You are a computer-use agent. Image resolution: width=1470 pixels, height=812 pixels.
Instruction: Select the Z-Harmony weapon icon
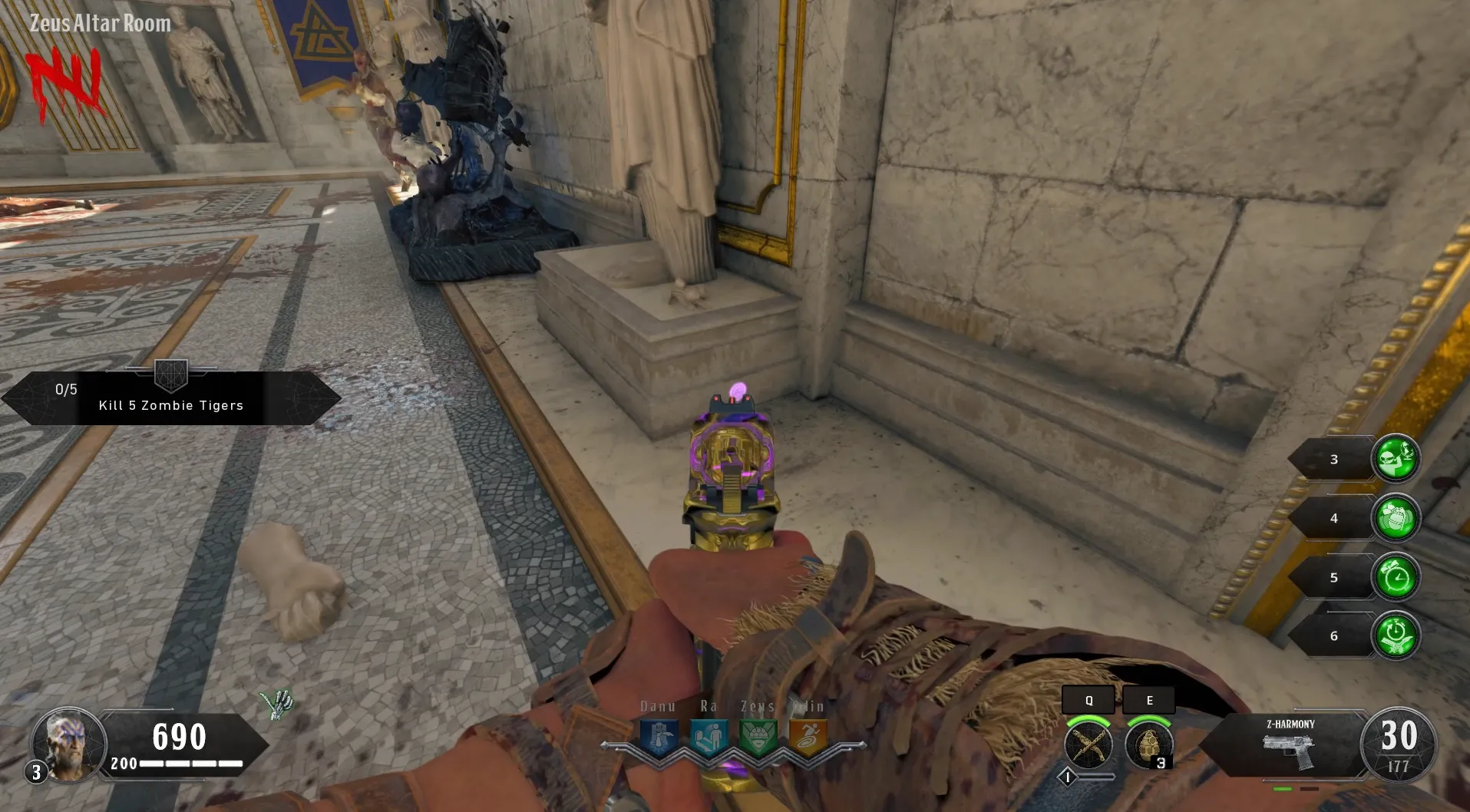[x=1290, y=750]
